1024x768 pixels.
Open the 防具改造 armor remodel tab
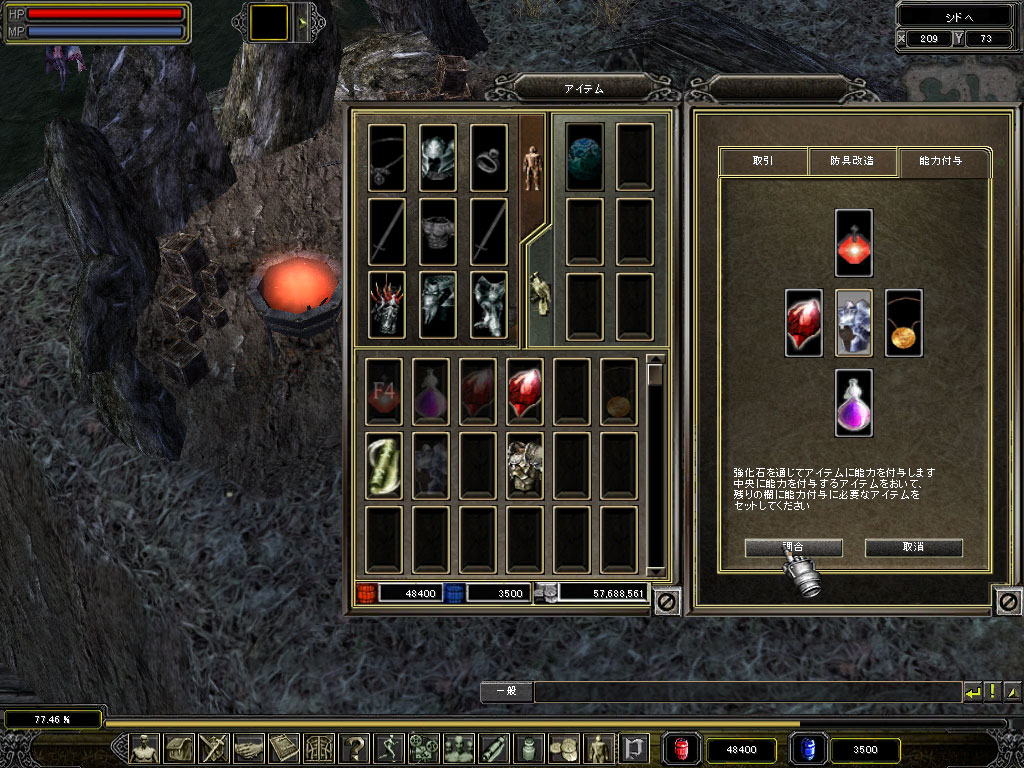[852, 161]
